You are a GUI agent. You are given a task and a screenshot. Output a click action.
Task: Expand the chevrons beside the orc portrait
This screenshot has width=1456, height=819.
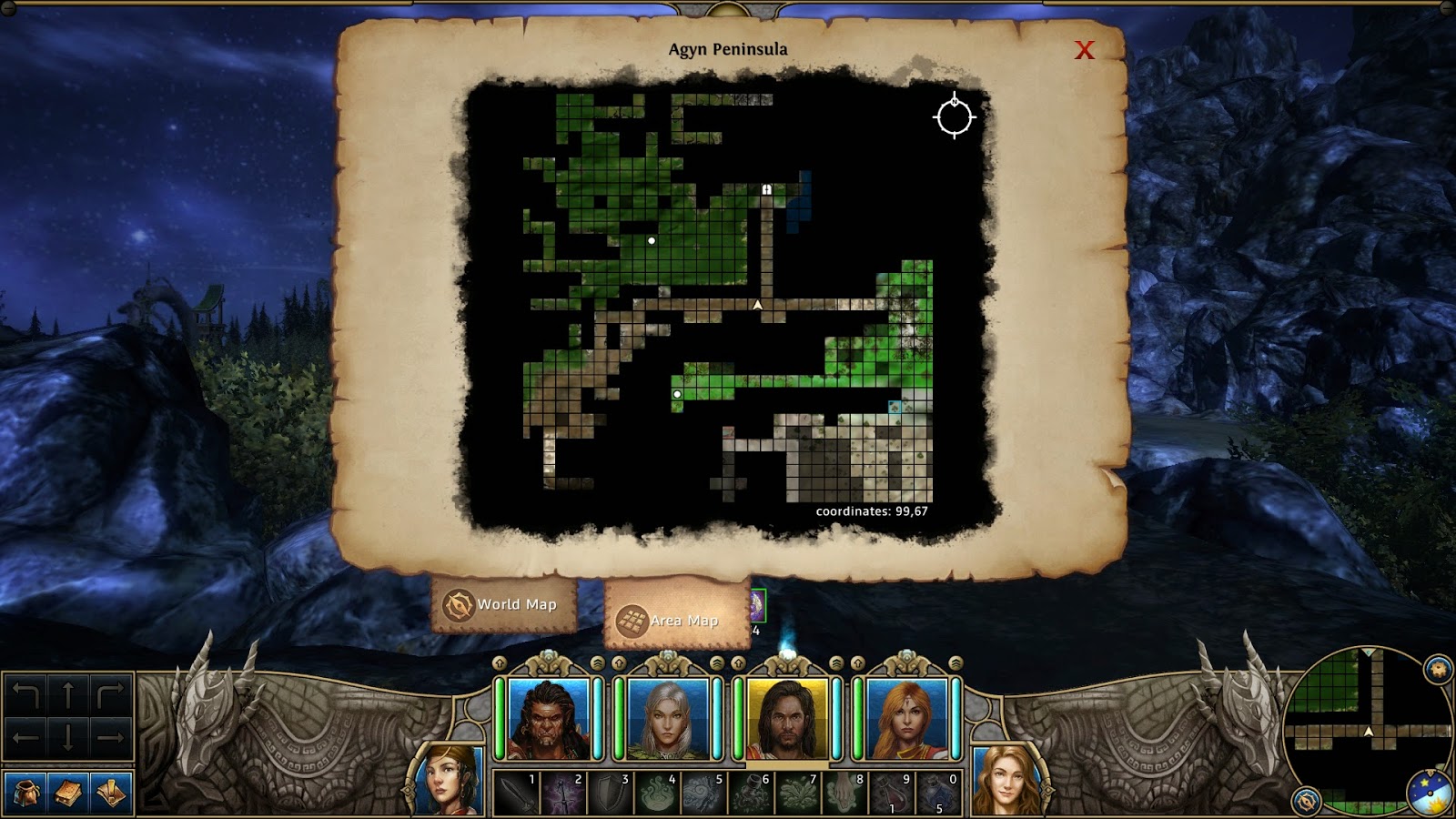598,663
